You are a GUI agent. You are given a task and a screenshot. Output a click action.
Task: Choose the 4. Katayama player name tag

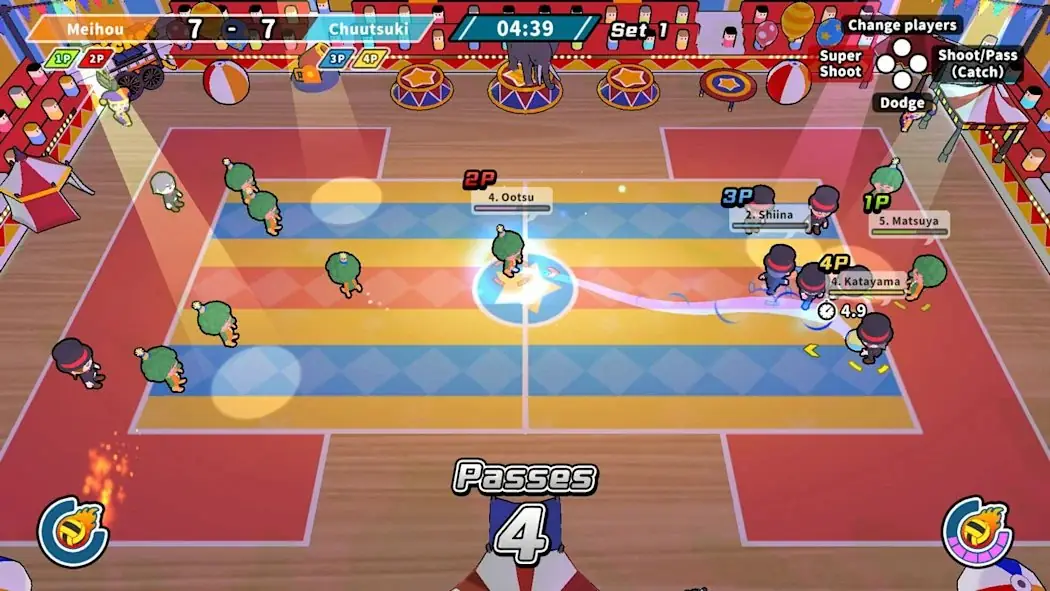coord(864,282)
